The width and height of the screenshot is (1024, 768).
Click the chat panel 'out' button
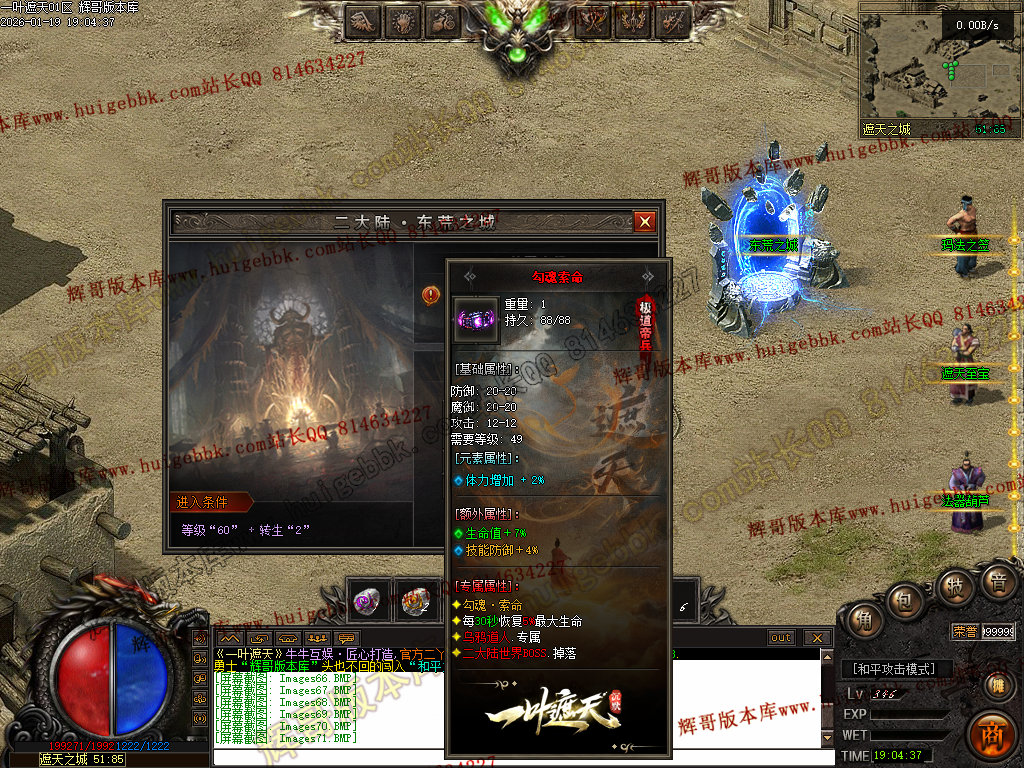(x=781, y=637)
